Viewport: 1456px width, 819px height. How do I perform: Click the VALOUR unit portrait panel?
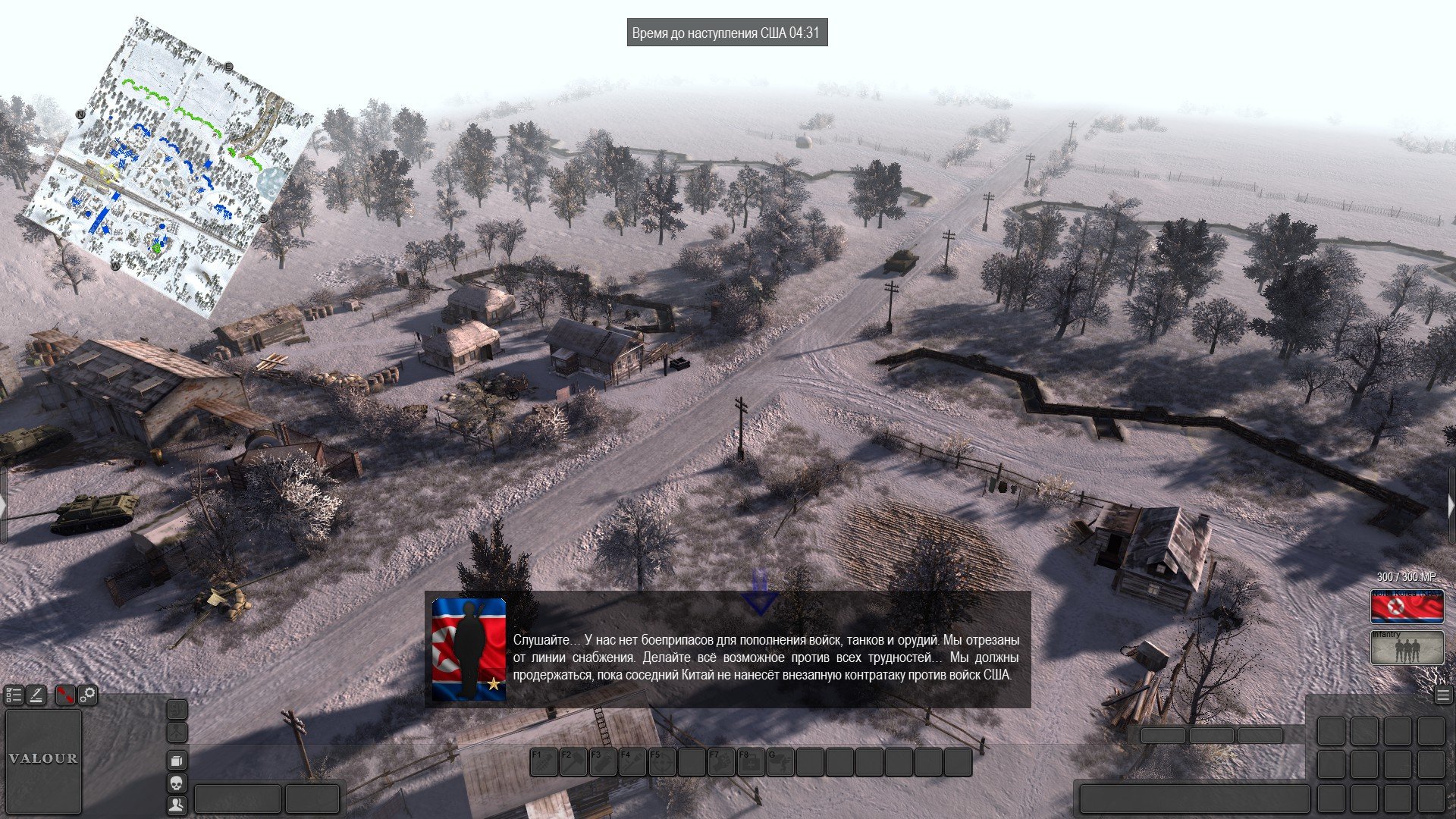coord(43,760)
